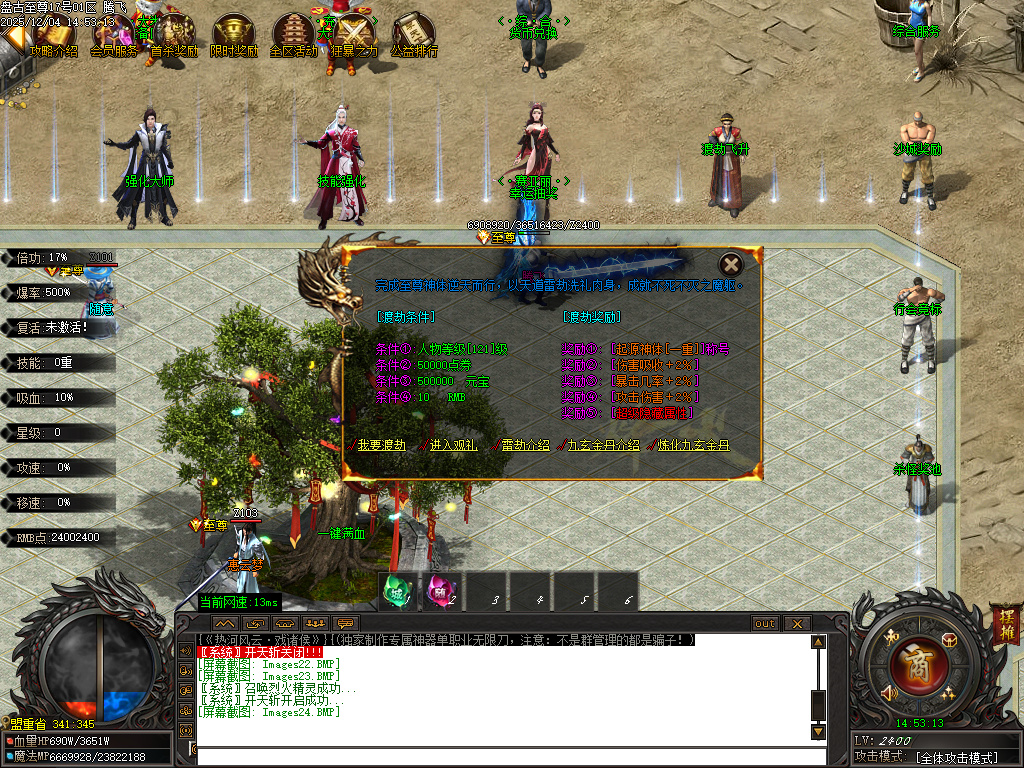The height and width of the screenshot is (768, 1024).
Task: Open the 九玄金丹介绍 link
Action: [604, 445]
